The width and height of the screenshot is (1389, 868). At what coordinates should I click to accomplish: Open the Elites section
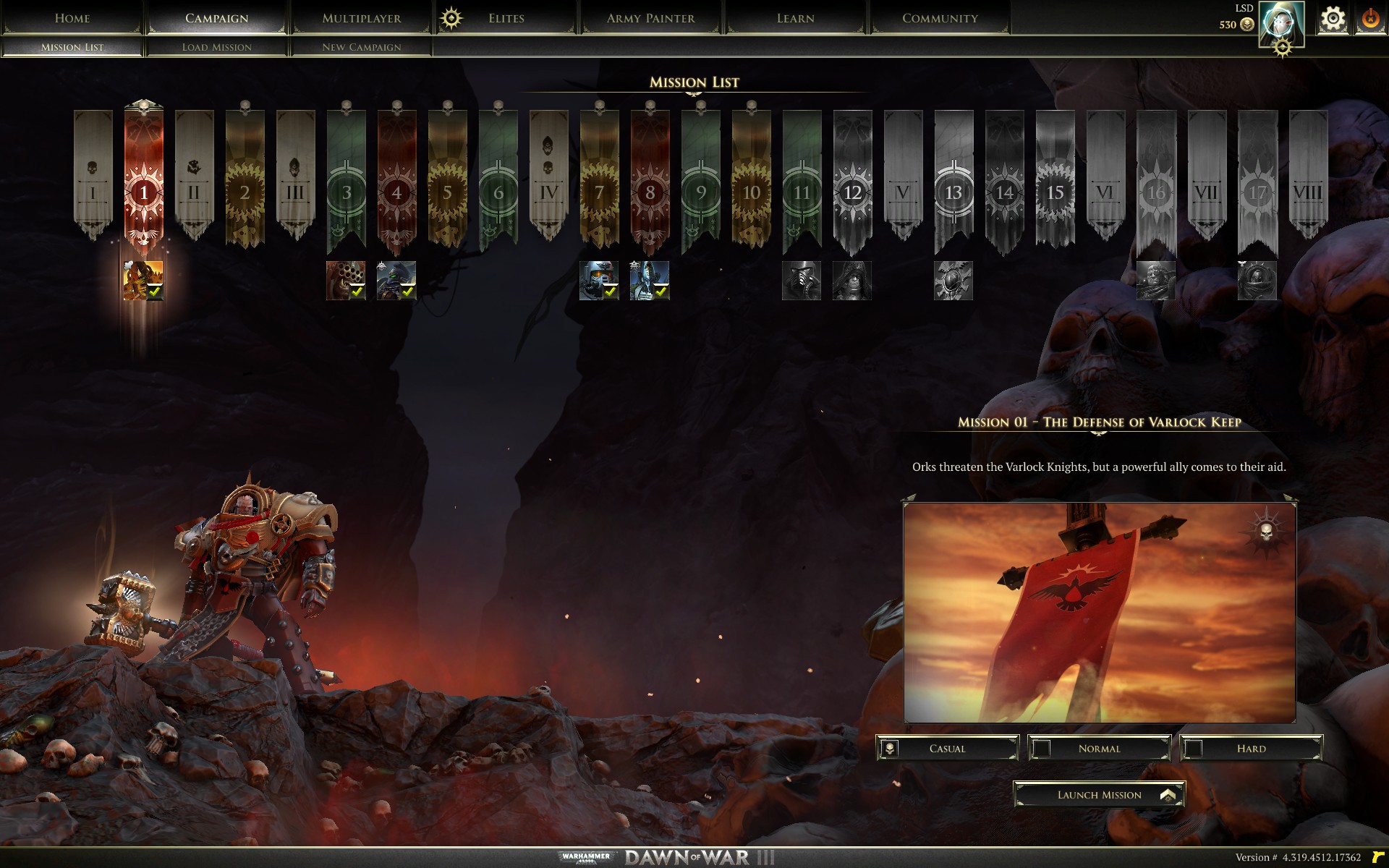click(506, 18)
